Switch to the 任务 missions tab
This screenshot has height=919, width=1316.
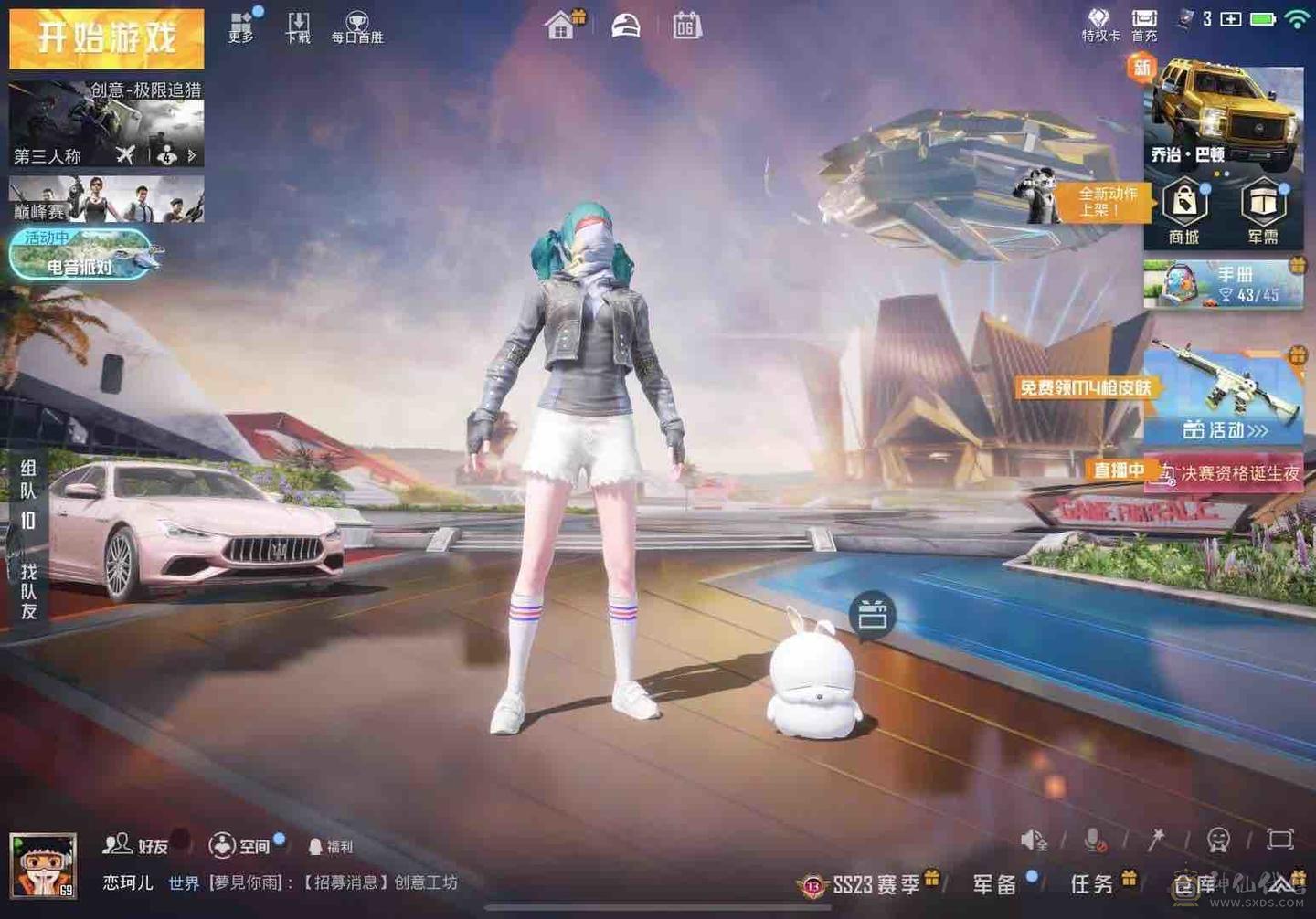[1090, 883]
